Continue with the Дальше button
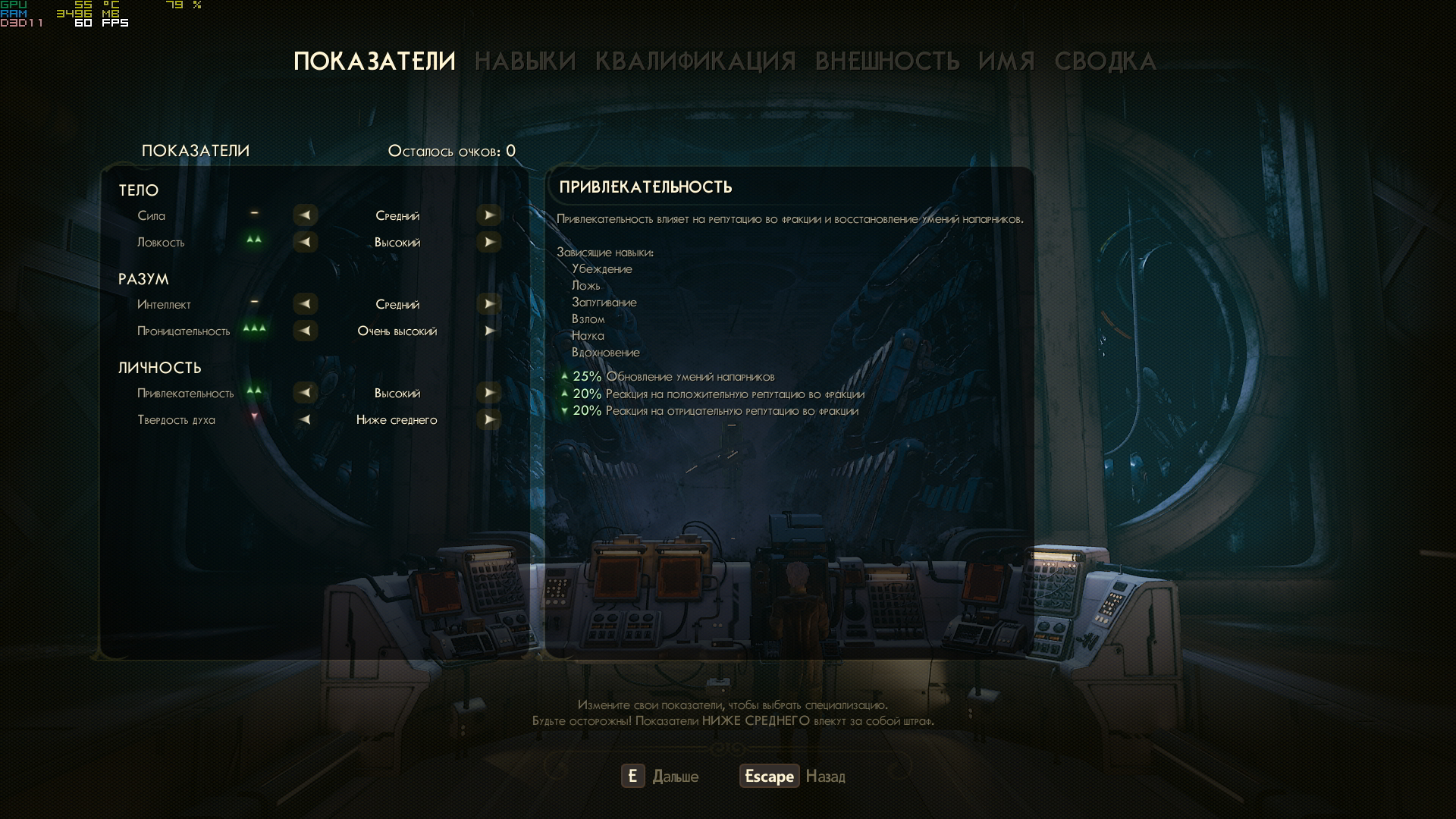Image resolution: width=1456 pixels, height=819 pixels. [x=660, y=777]
